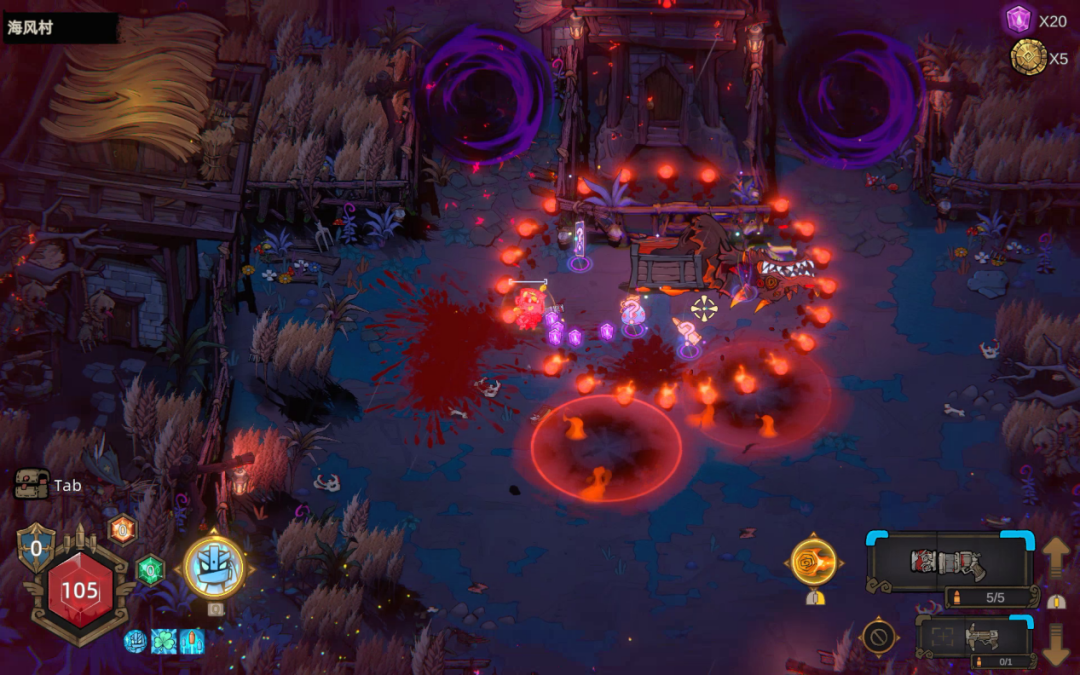The image size is (1080, 675).
Task: Click the purple gem currency icon
Action: [1018, 19]
